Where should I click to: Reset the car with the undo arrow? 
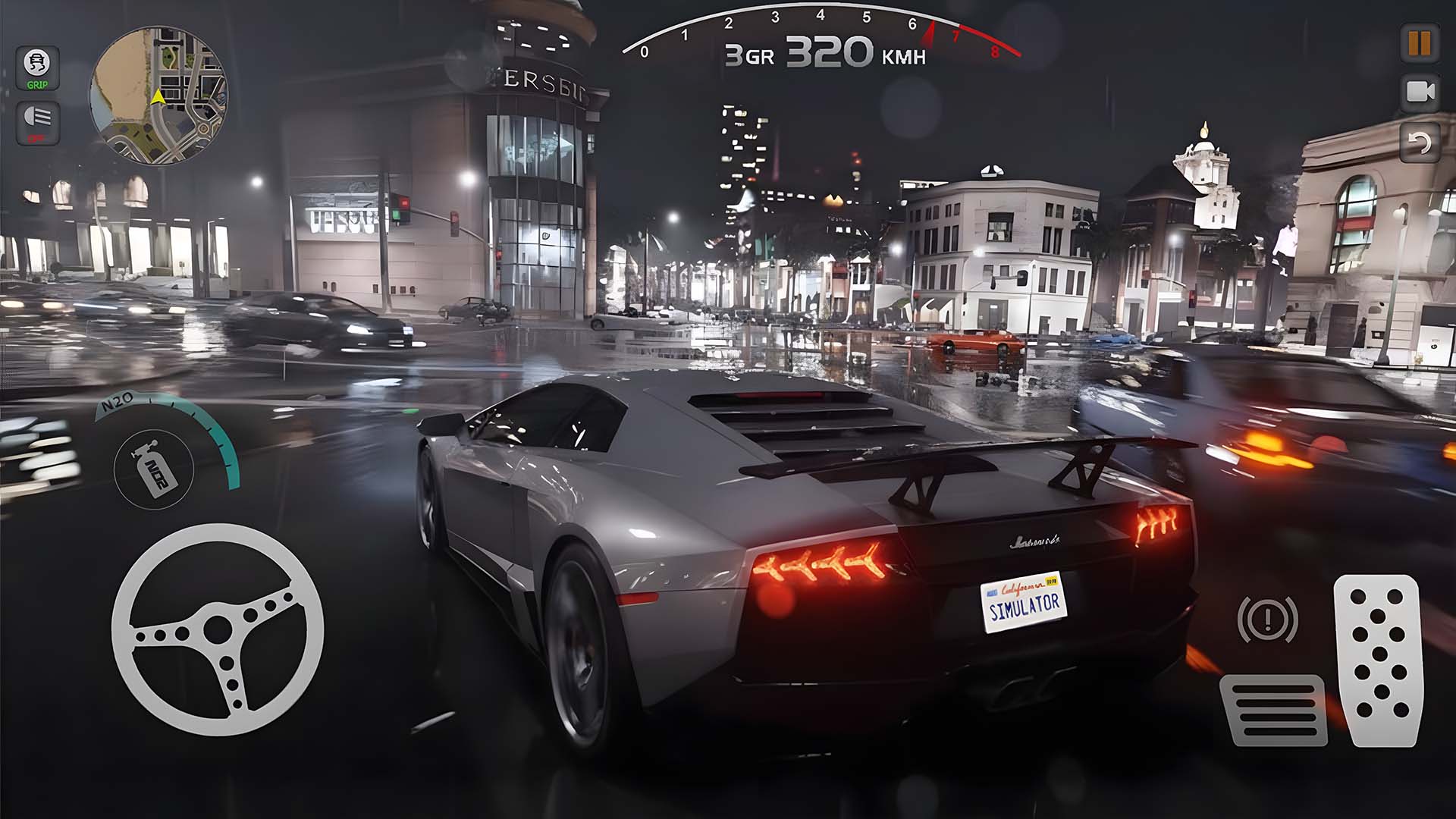(x=1420, y=143)
